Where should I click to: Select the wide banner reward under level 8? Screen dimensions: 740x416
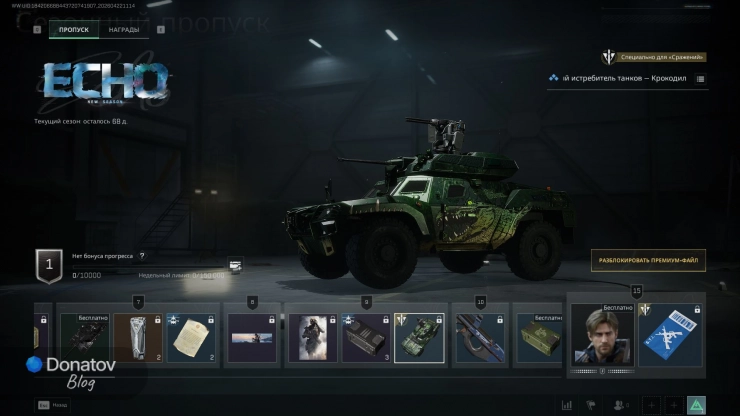click(252, 337)
